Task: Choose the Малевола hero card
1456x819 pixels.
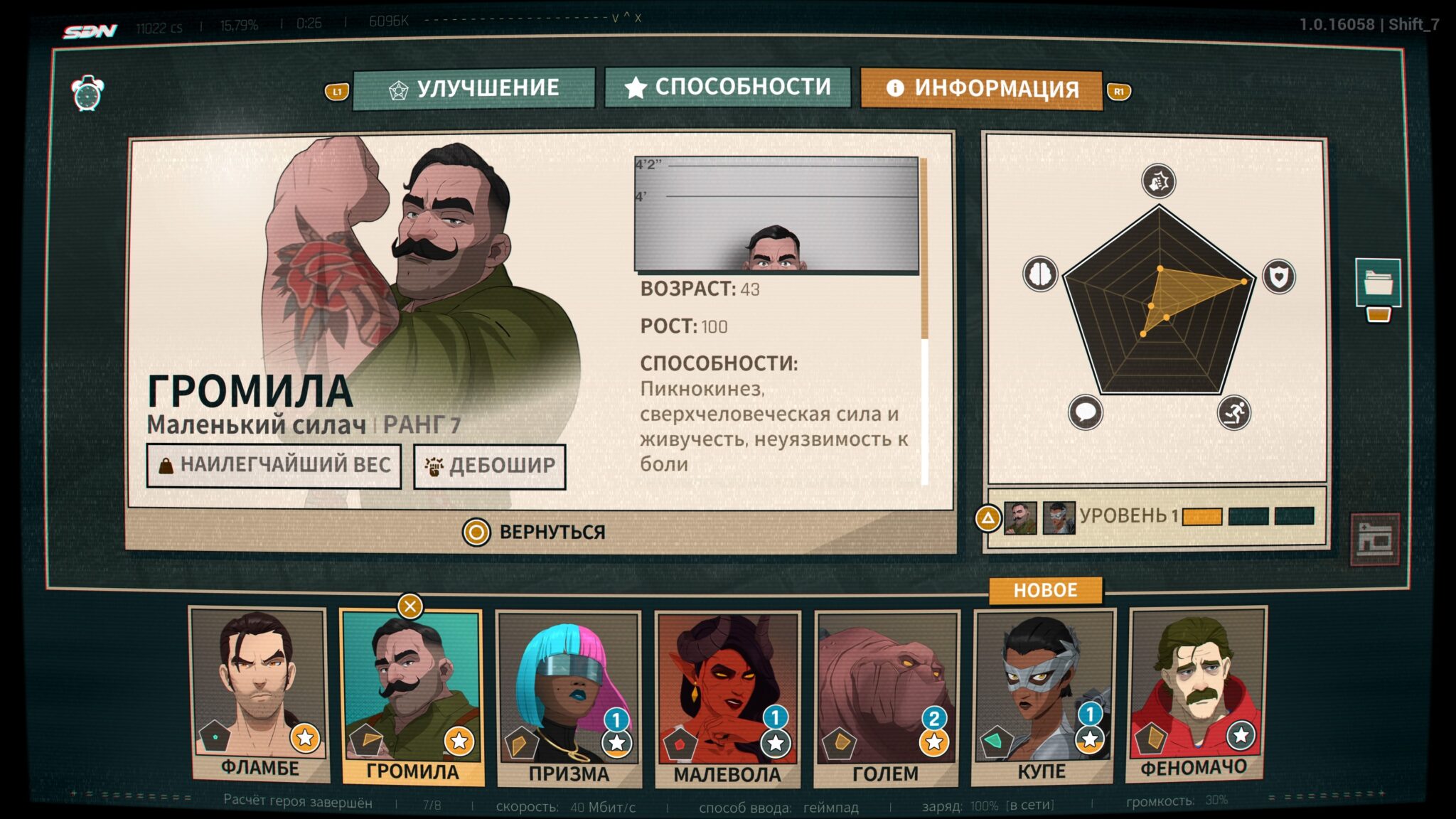Action: coord(727,698)
